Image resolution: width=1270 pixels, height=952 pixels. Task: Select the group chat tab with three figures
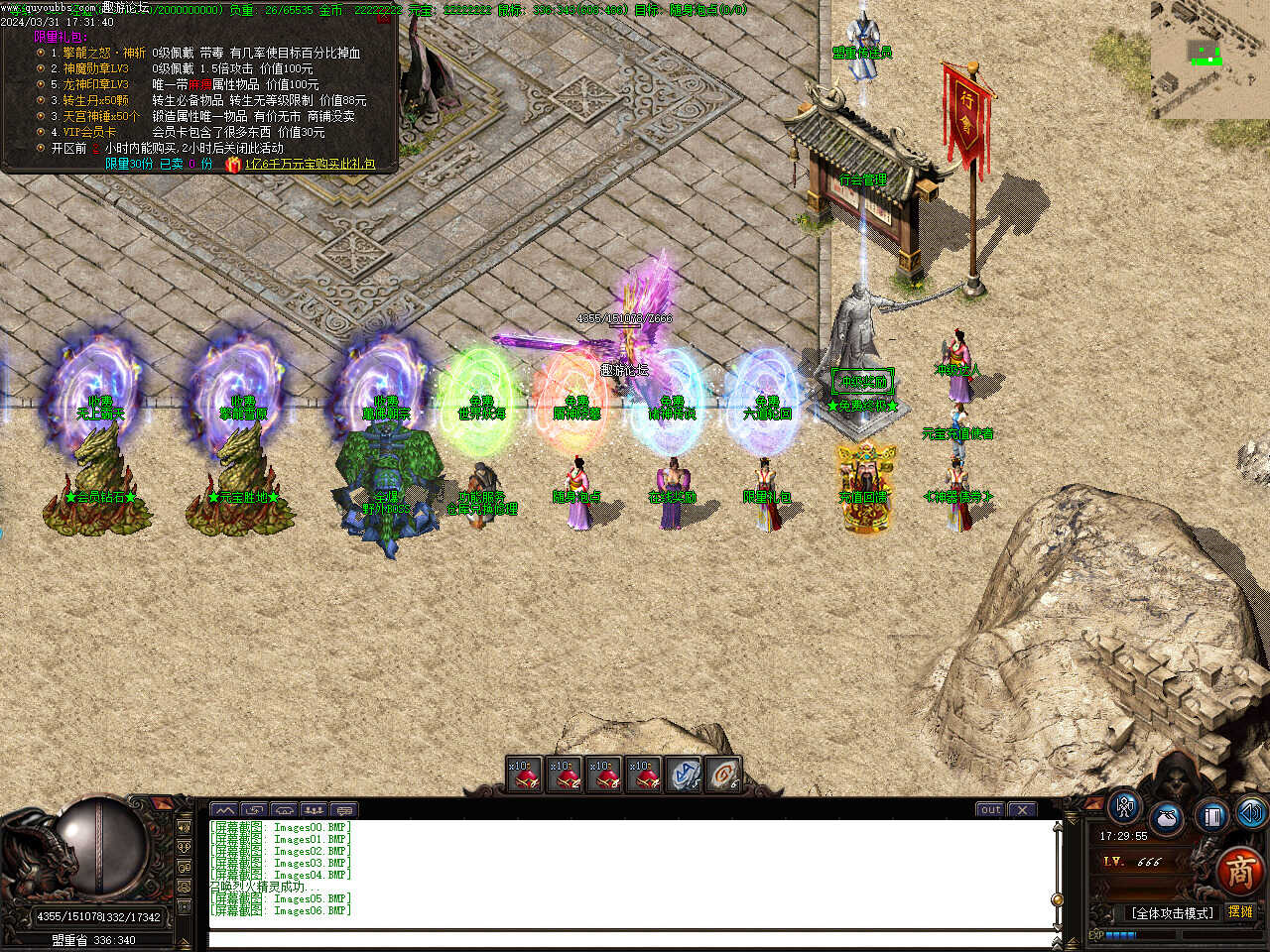point(314,810)
